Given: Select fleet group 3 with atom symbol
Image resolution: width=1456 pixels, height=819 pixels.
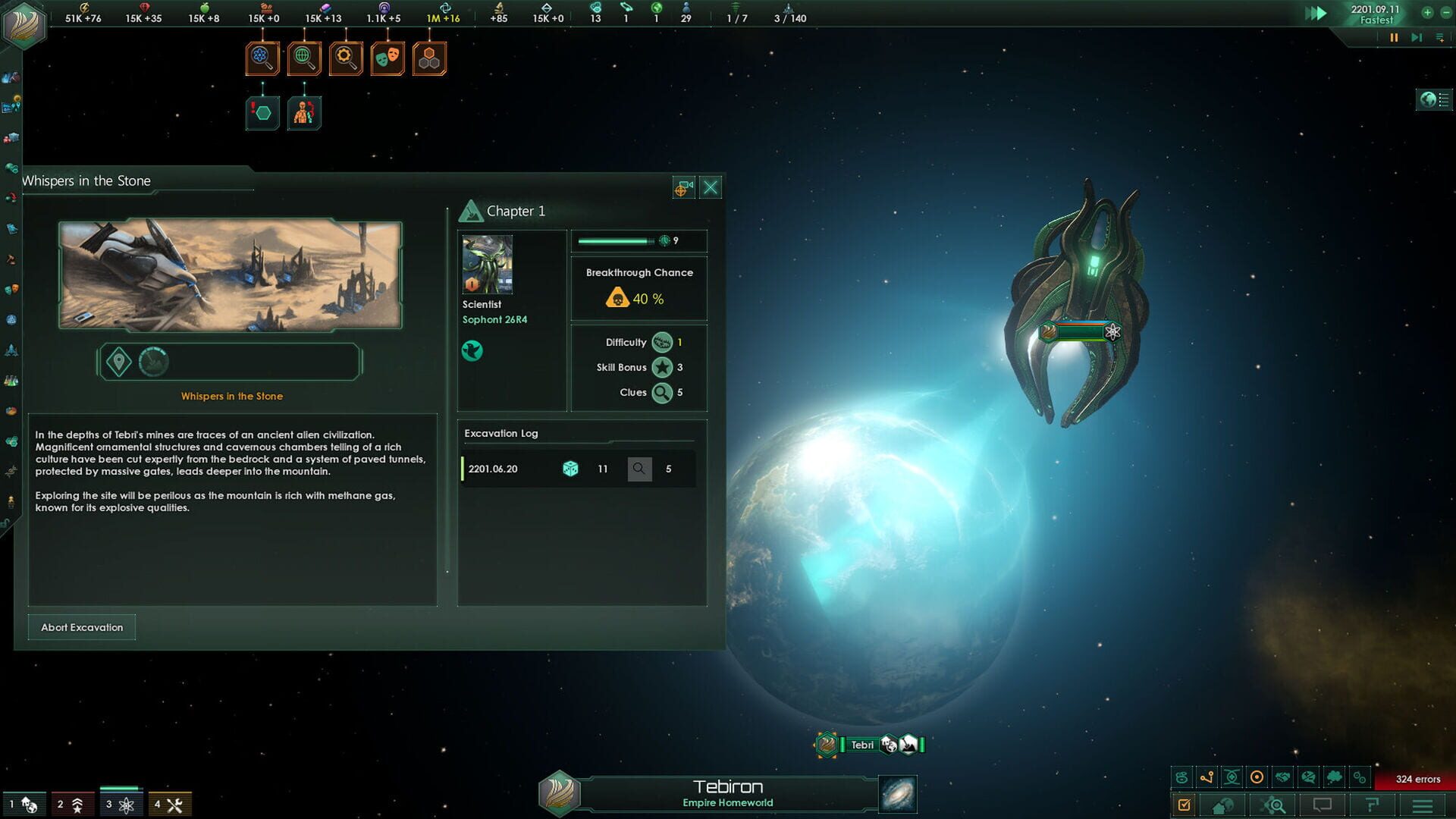Looking at the screenshot, I should pos(119,803).
